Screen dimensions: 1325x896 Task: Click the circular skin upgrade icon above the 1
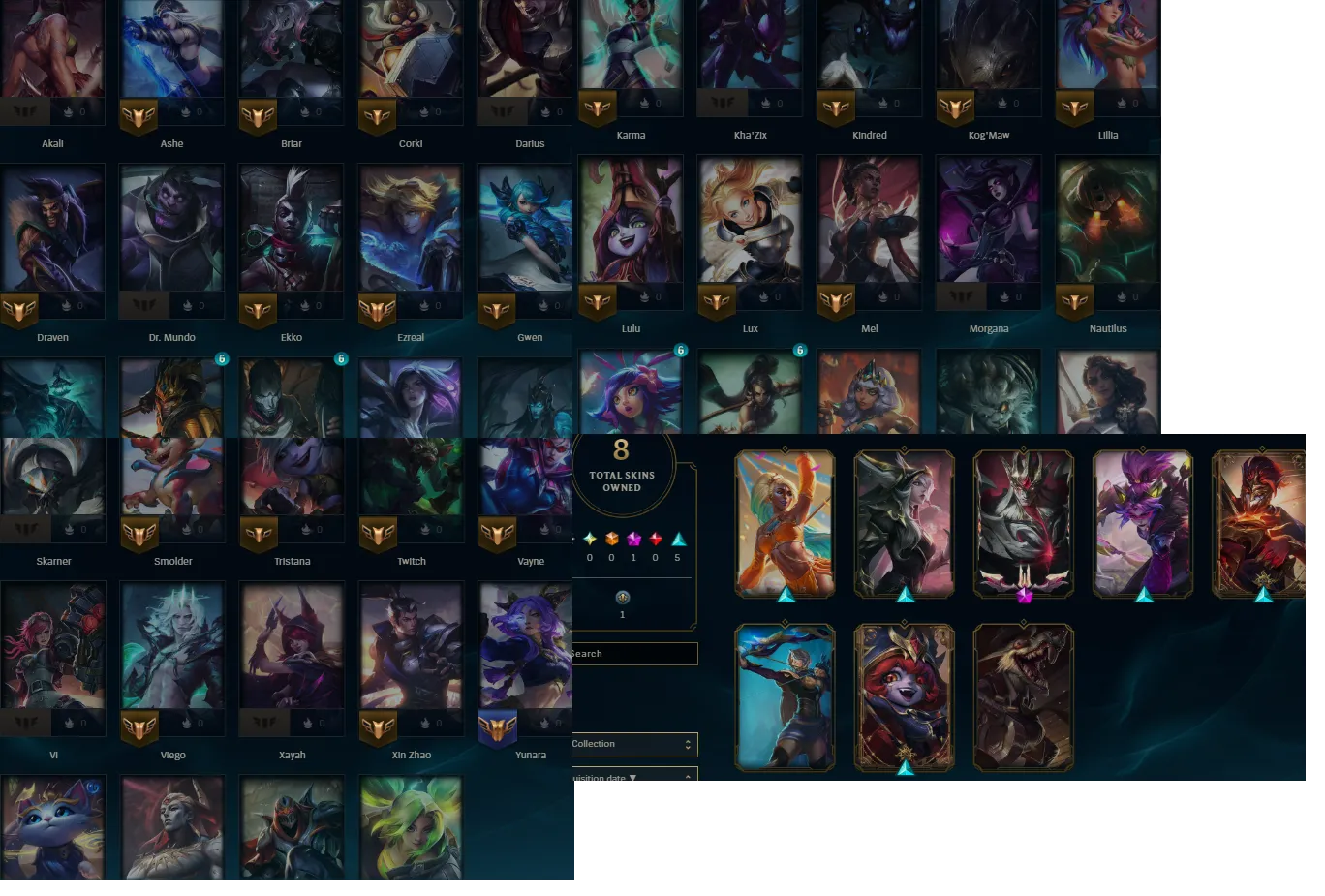(x=623, y=598)
